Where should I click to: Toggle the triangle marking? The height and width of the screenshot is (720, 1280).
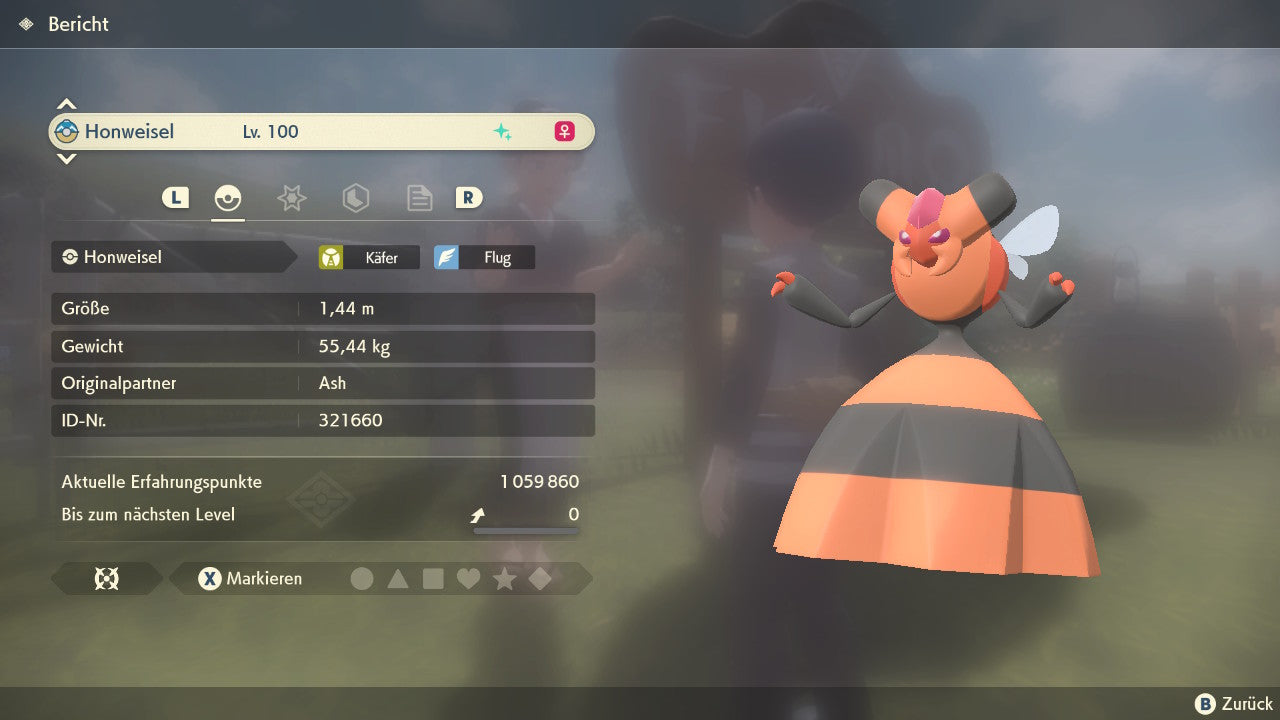pos(398,578)
